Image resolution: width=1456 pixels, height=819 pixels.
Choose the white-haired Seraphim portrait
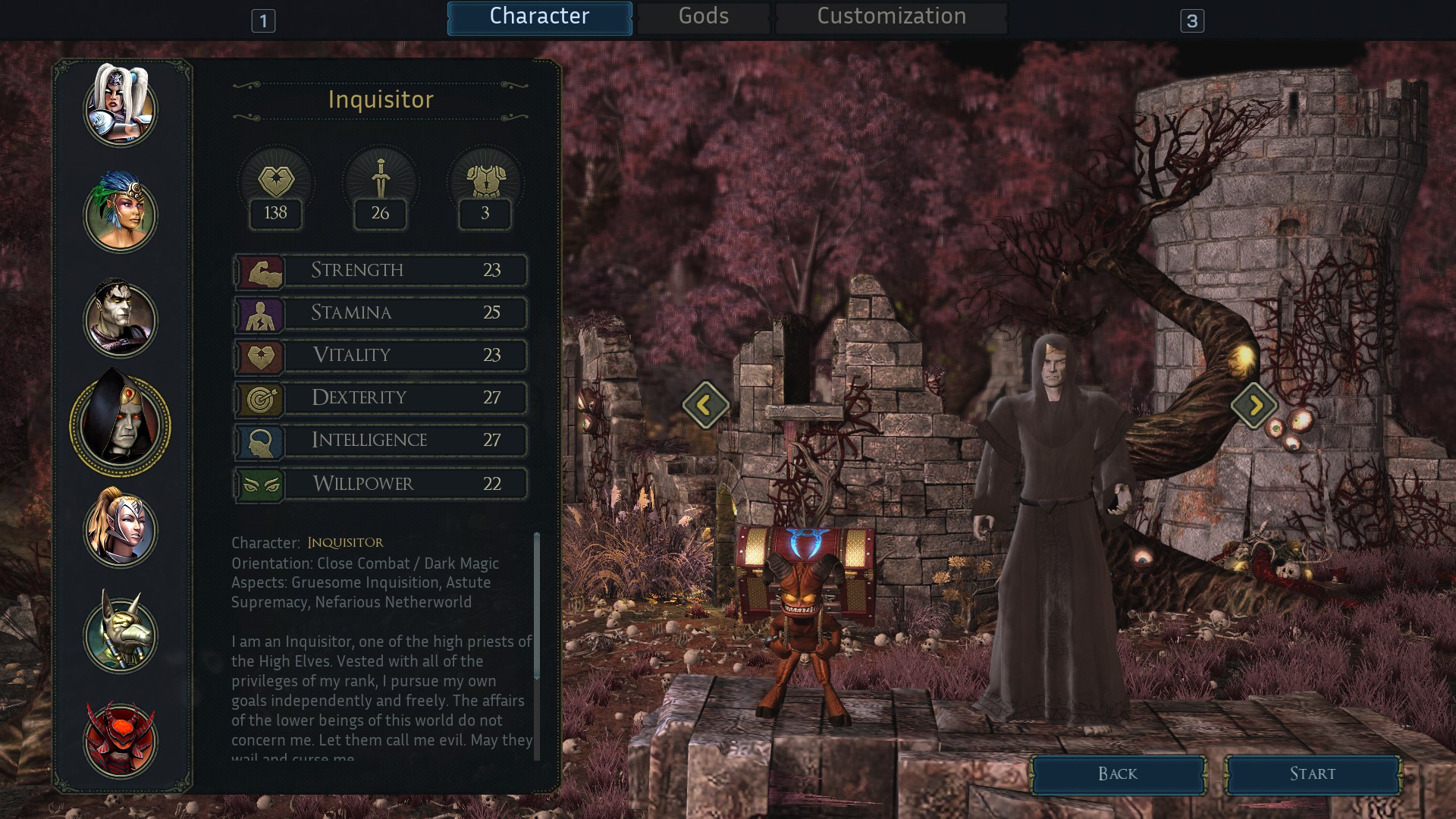121,107
